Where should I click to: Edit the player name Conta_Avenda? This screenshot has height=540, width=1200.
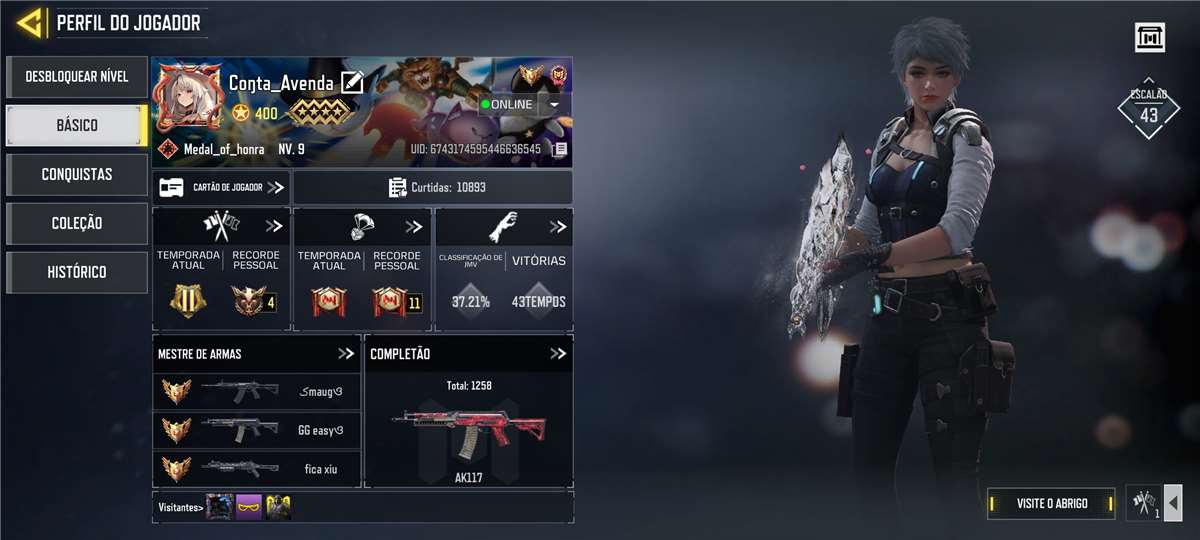(352, 83)
